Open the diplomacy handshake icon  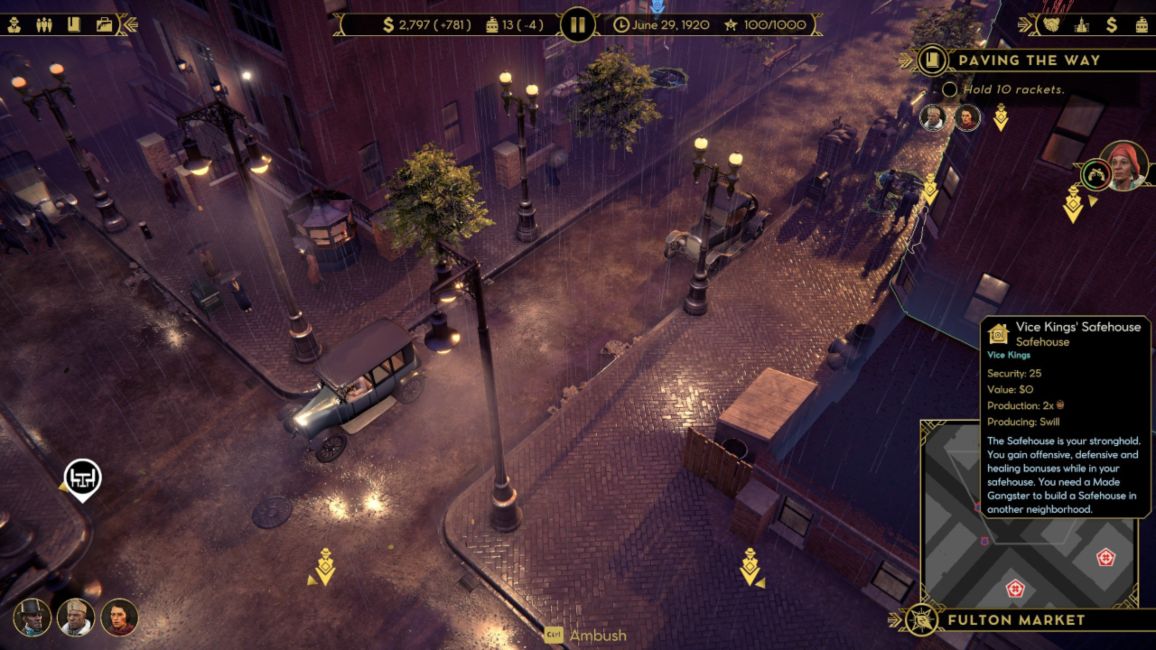(1051, 24)
